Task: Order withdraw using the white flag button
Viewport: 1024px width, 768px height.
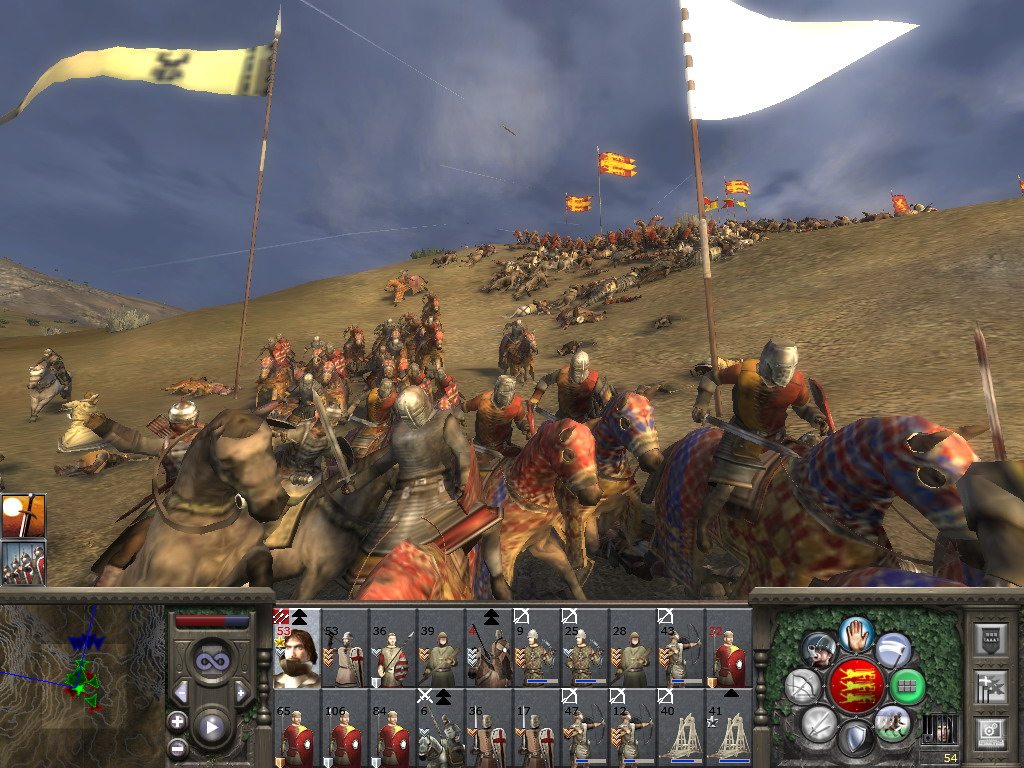Action: click(893, 648)
